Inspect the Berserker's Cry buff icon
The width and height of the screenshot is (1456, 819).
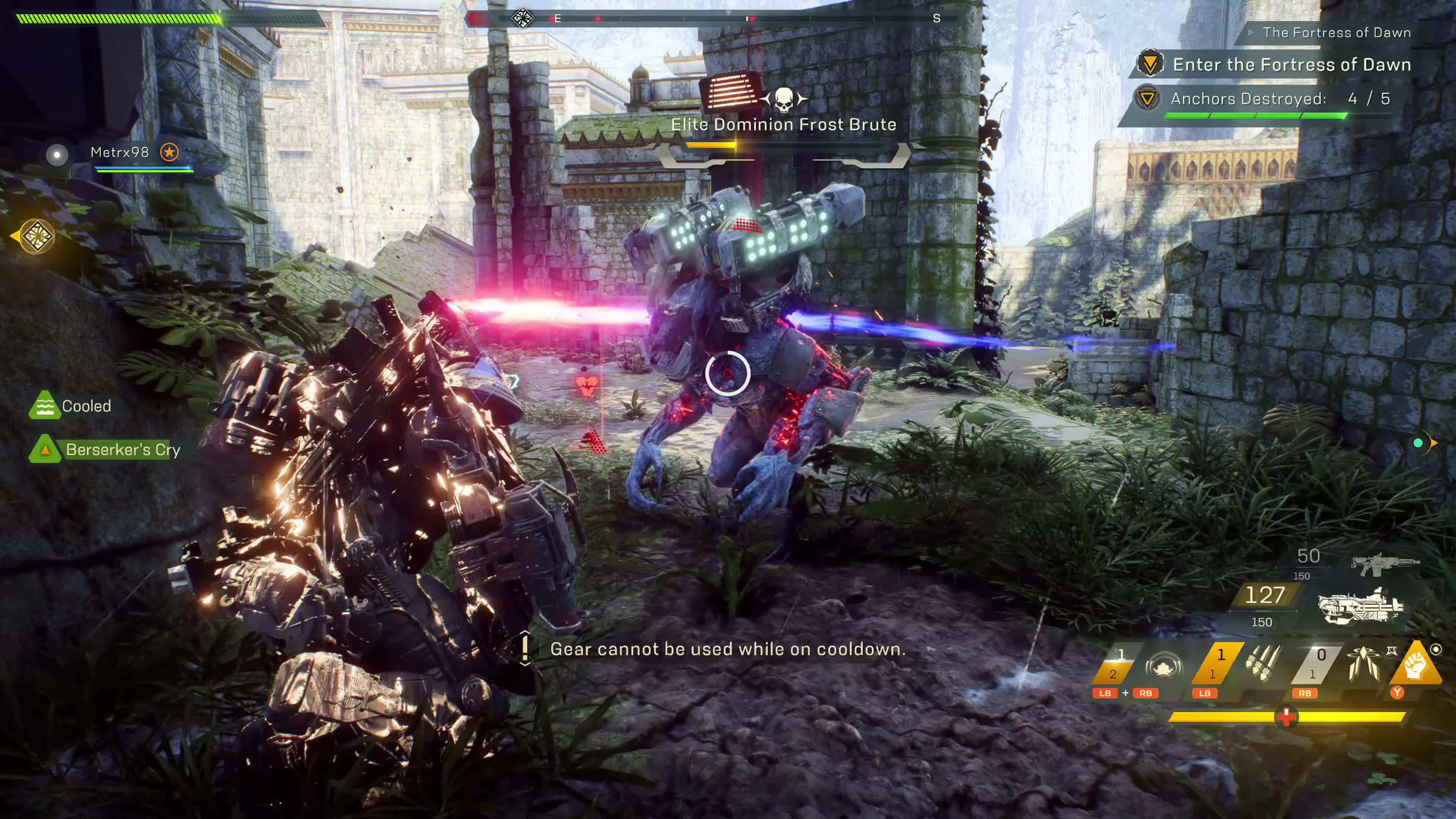click(x=45, y=449)
